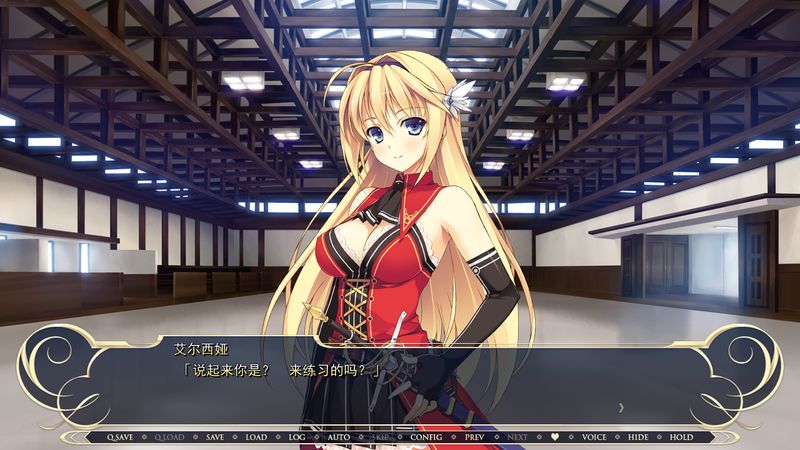800x450 pixels.
Task: Open the SAVE menu
Action: click(215, 437)
